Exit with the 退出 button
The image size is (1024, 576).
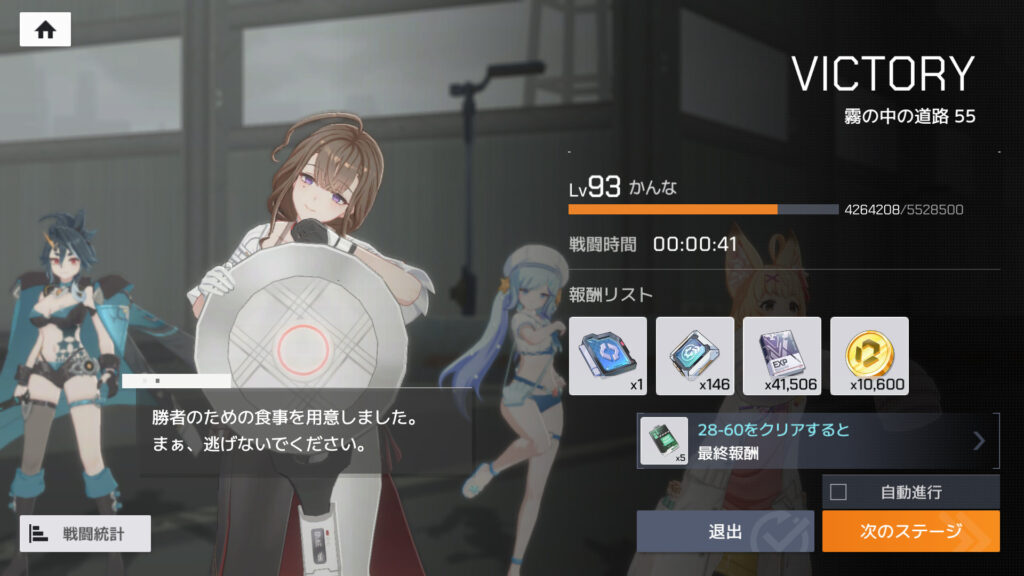tap(725, 531)
